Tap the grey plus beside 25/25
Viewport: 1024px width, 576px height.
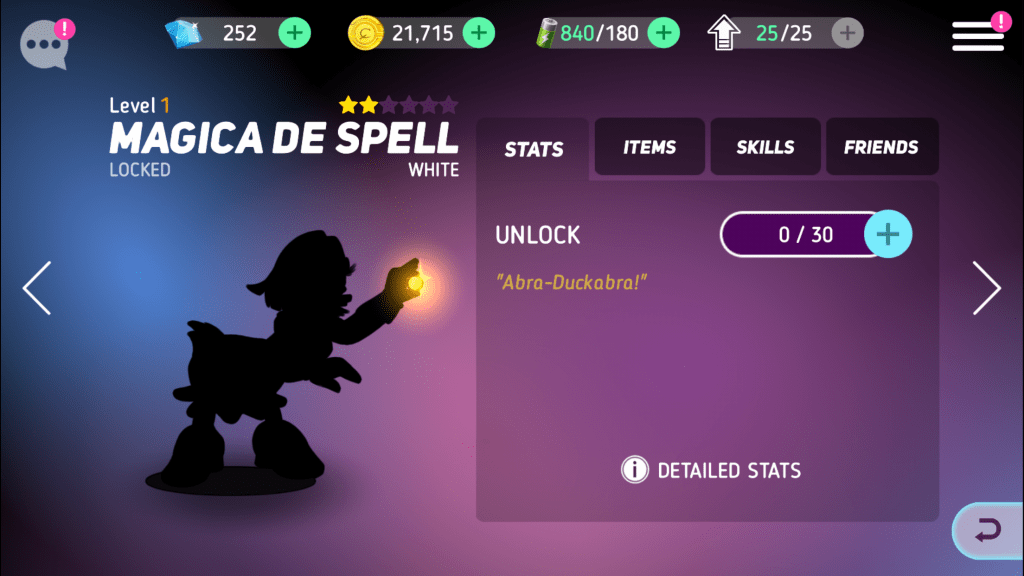pyautogui.click(x=847, y=33)
